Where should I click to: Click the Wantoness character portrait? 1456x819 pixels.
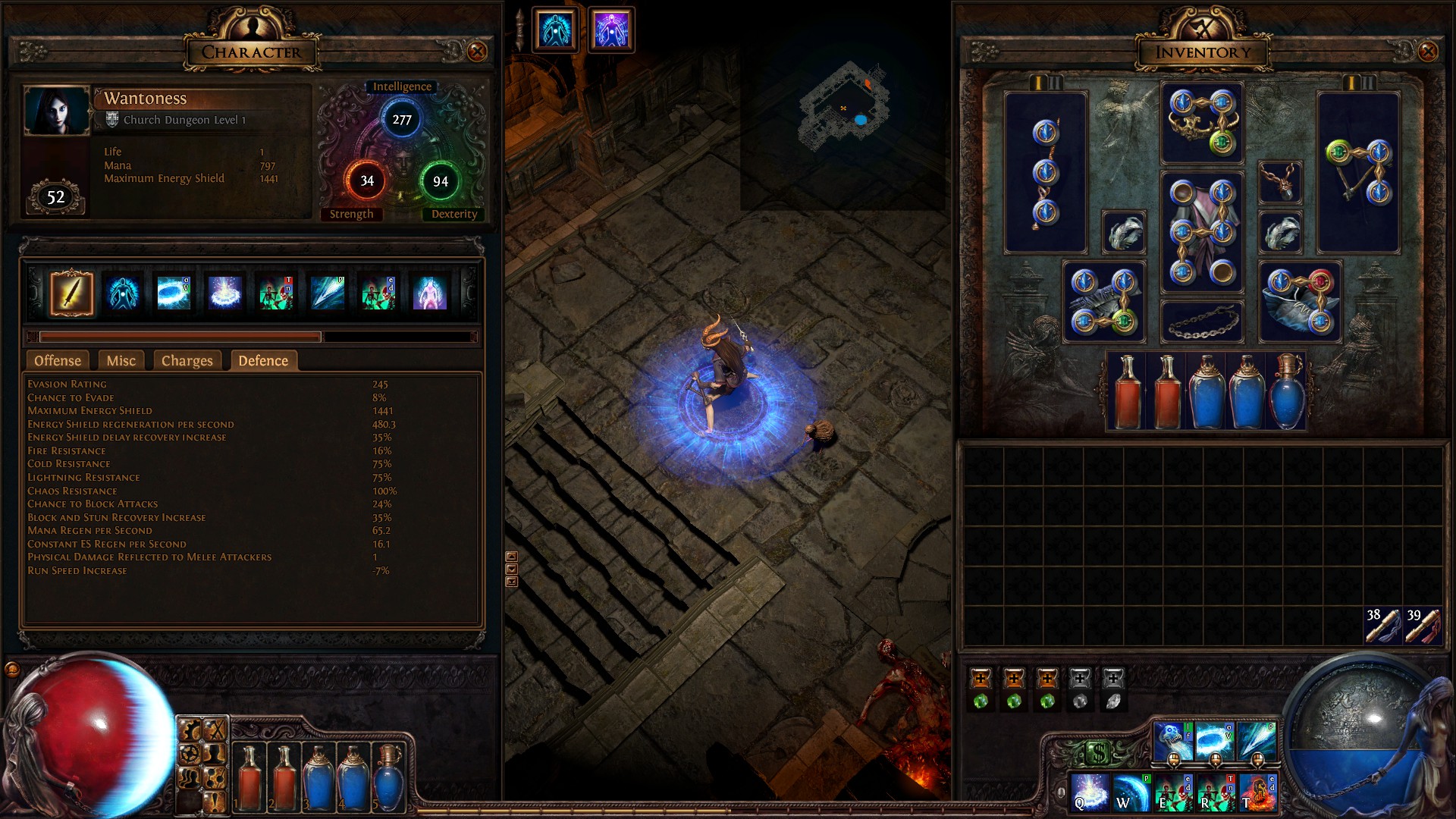(57, 111)
